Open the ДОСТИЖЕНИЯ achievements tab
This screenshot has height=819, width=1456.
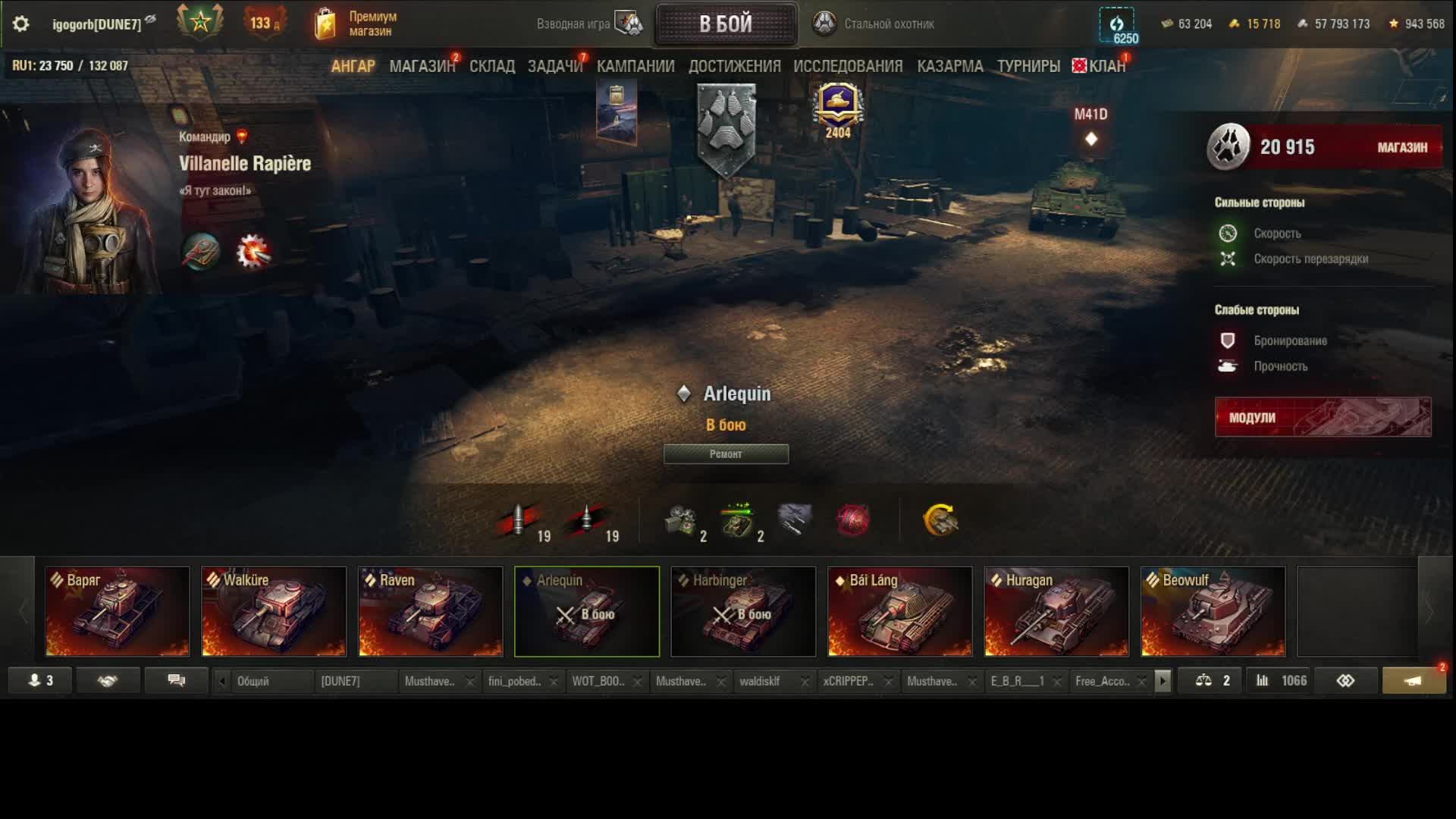pos(734,67)
